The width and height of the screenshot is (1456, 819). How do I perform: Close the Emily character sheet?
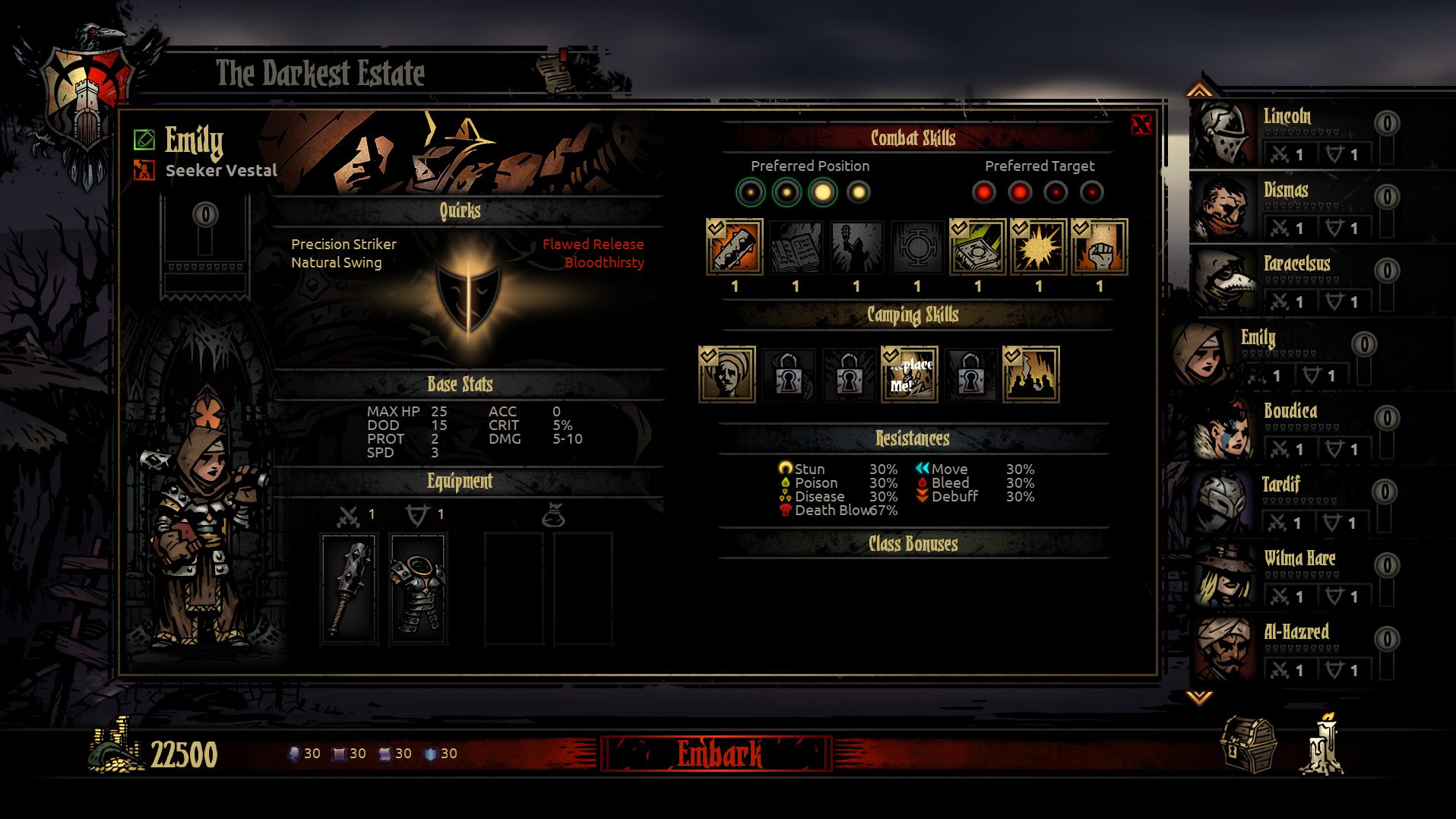click(x=1141, y=125)
